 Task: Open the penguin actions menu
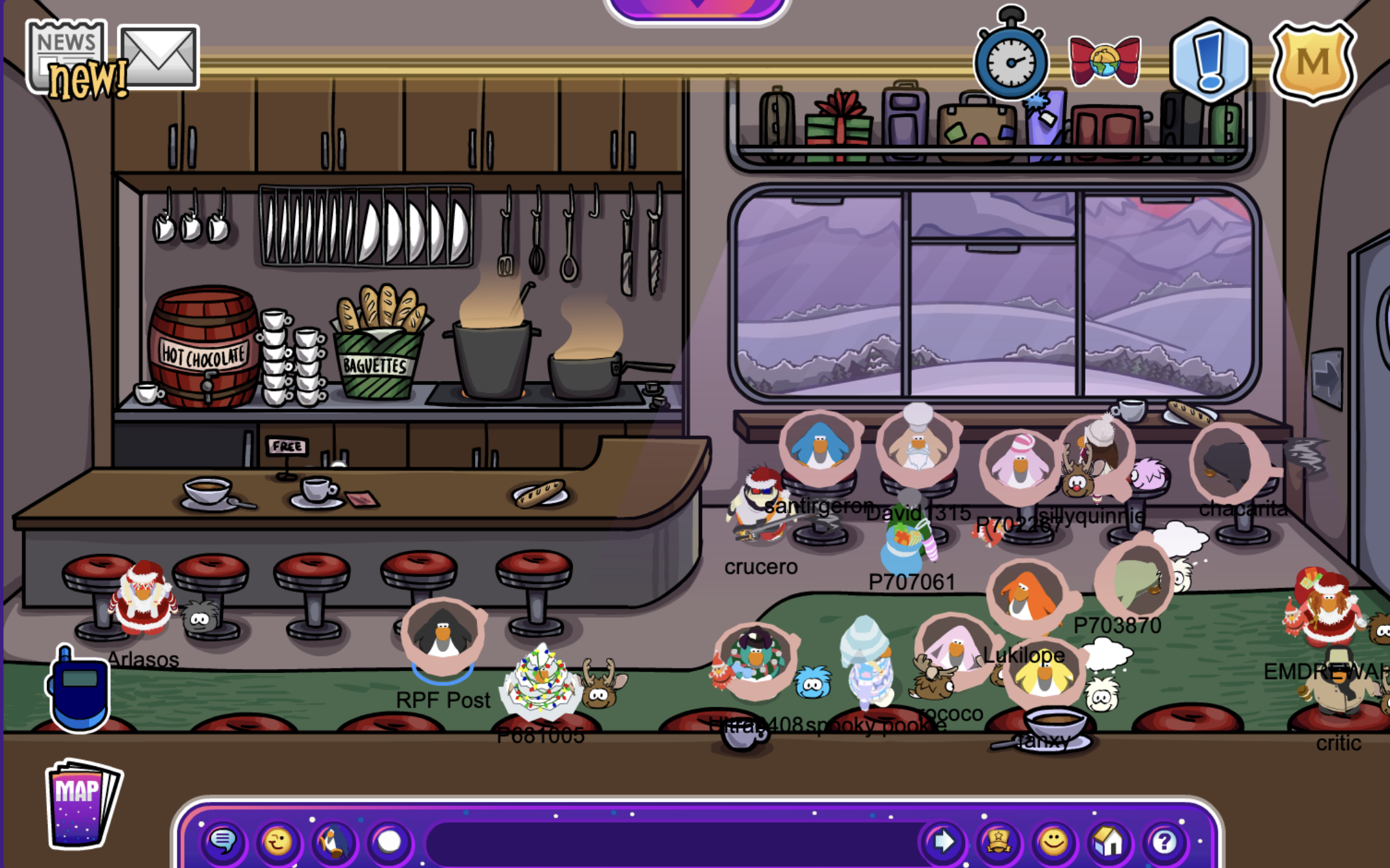point(333,842)
